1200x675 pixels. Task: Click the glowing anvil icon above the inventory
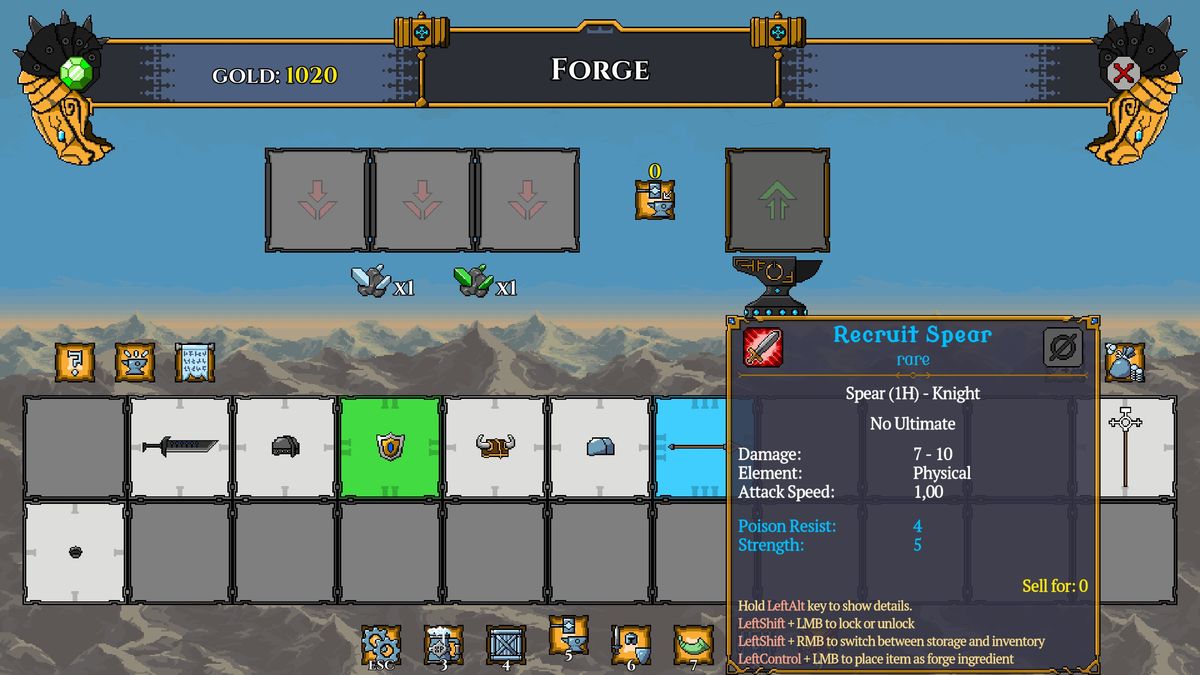135,361
